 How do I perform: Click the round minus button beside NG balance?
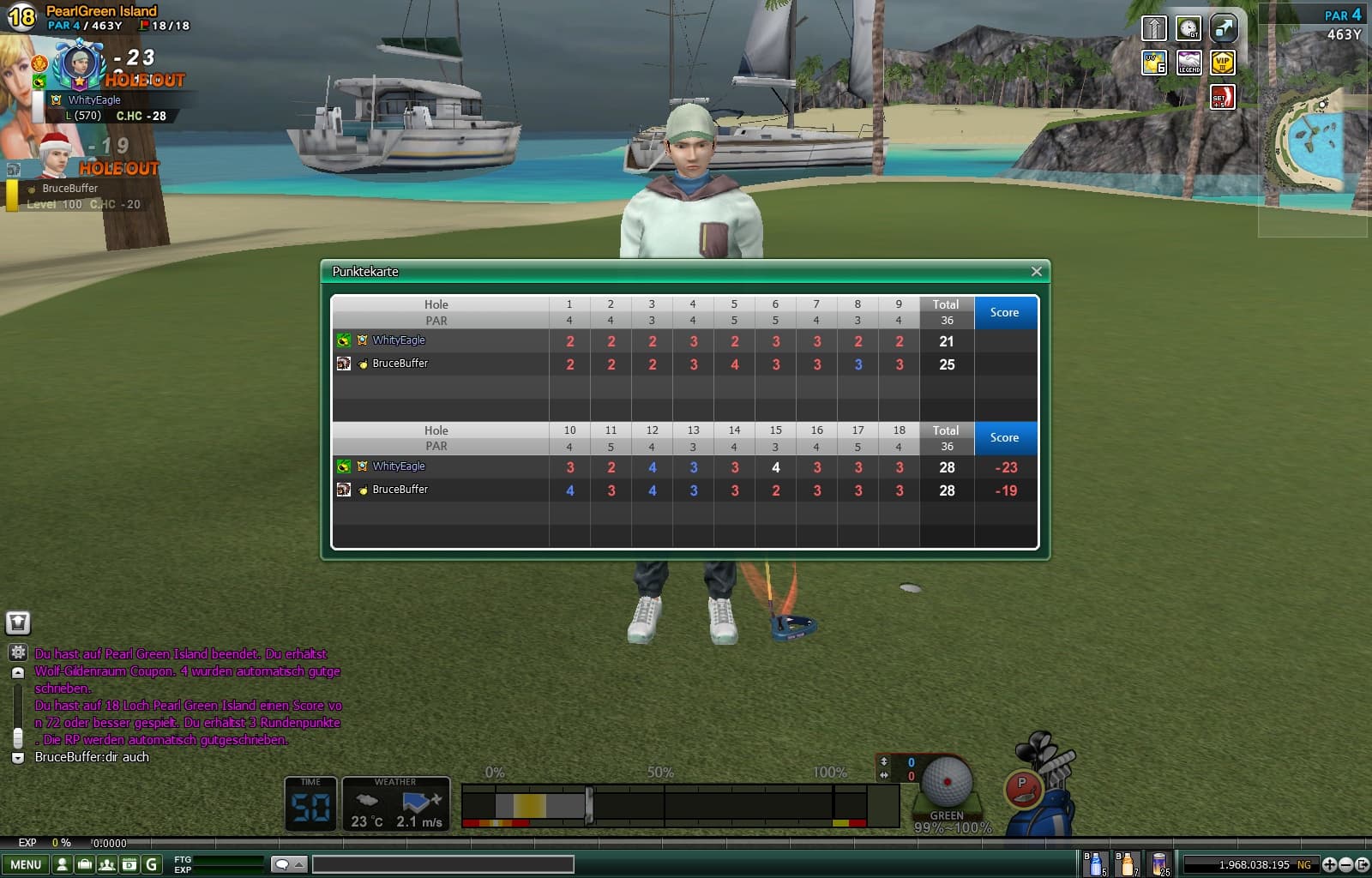(x=1345, y=864)
